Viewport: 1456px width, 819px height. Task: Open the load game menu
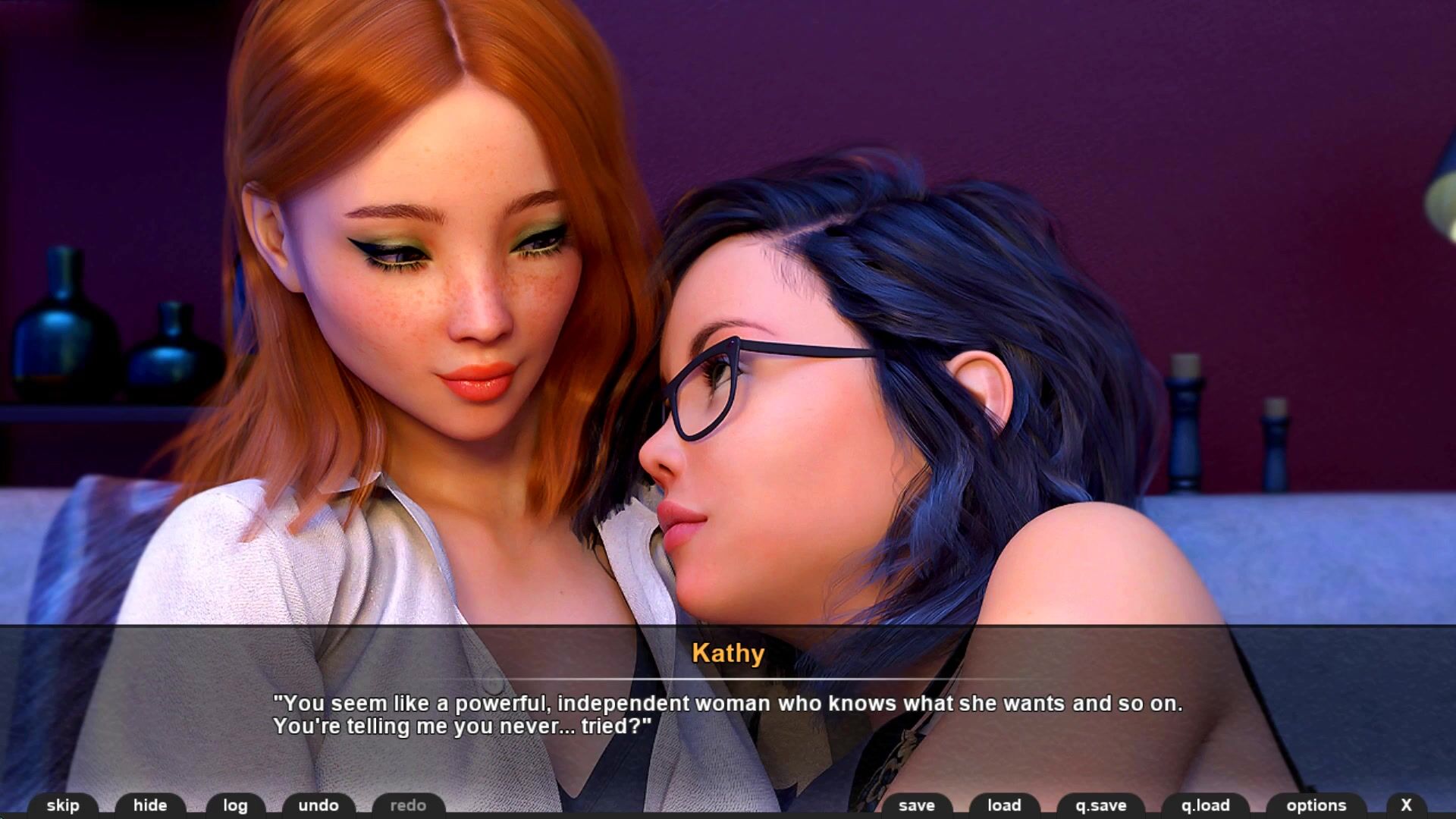(x=1004, y=805)
